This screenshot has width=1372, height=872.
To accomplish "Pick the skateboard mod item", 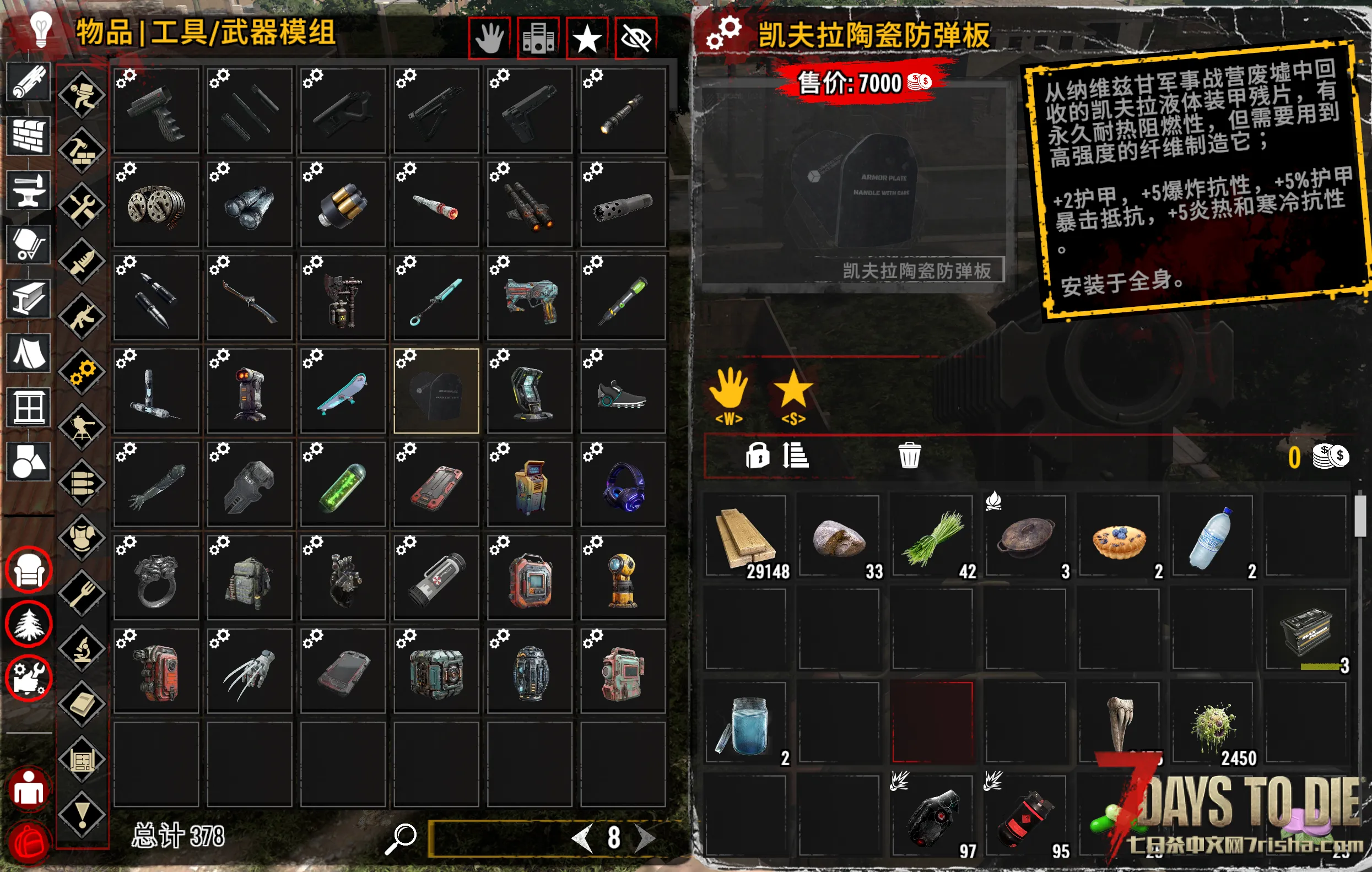I will coord(342,391).
